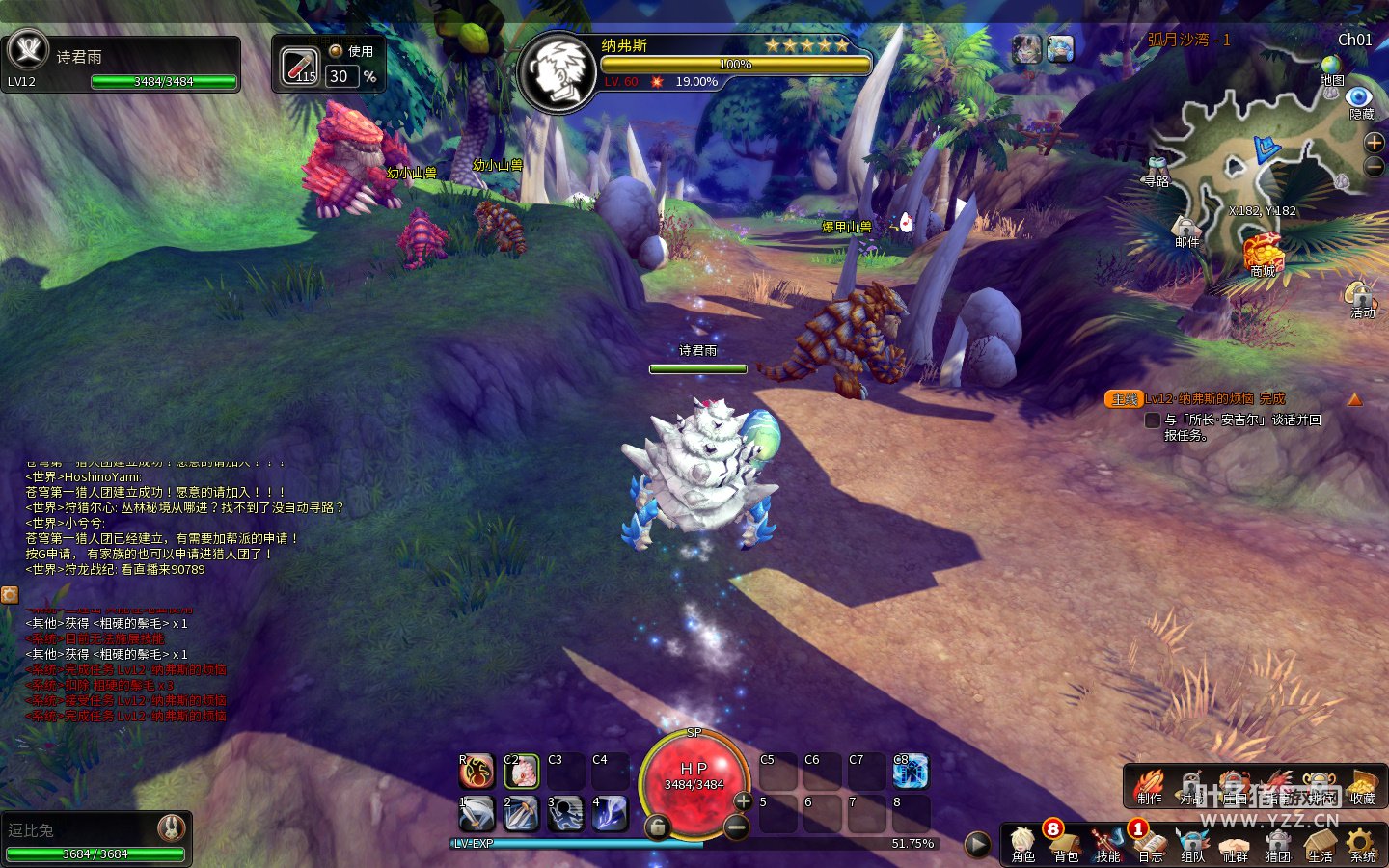Image resolution: width=1389 pixels, height=868 pixels.
Task: Open the 背包 backpack inventory
Action: (1065, 844)
